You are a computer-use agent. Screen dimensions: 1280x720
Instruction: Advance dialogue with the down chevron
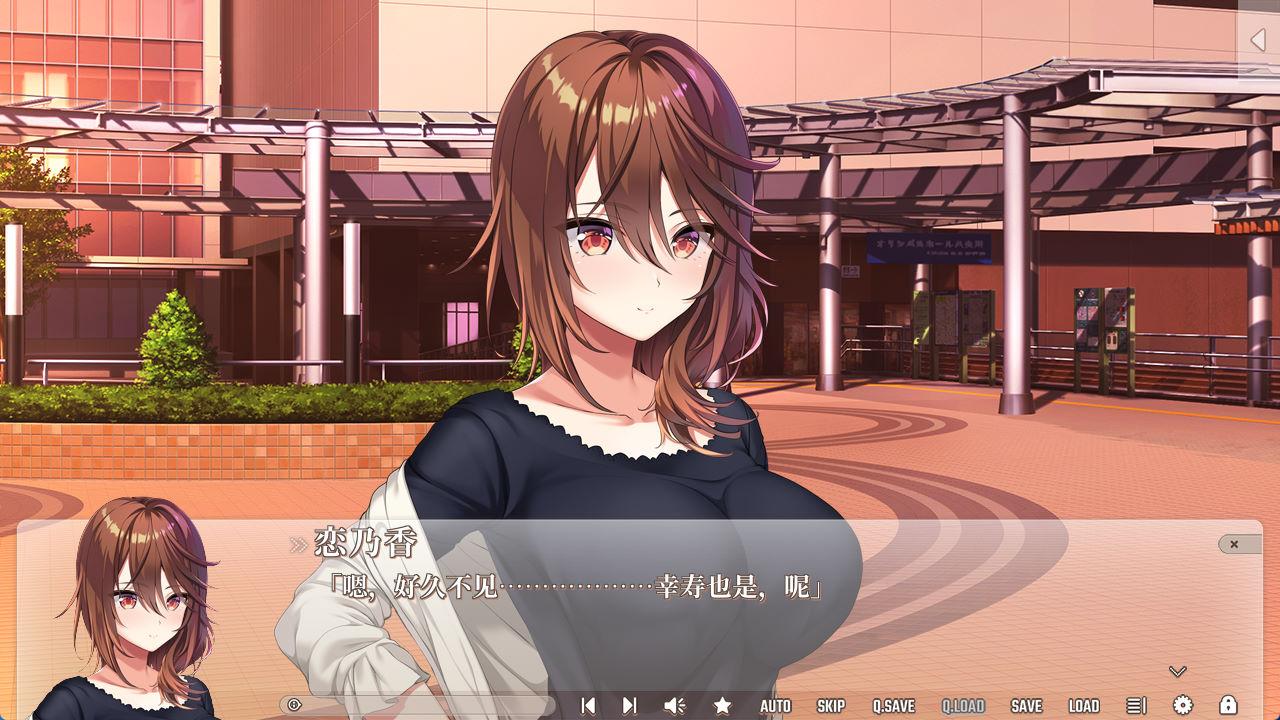pyautogui.click(x=1177, y=671)
